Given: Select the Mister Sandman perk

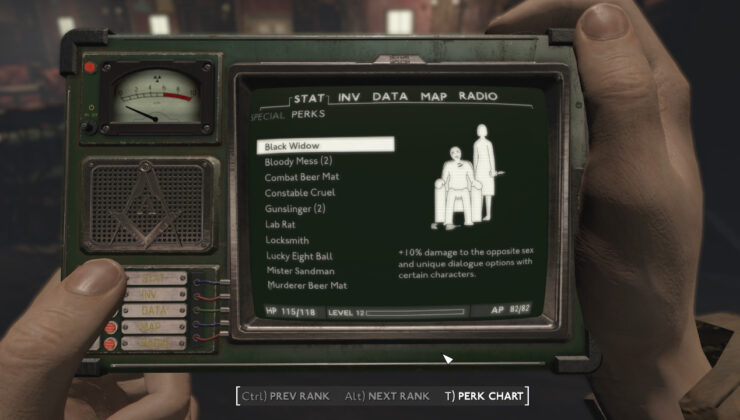Looking at the screenshot, I should pos(299,271).
